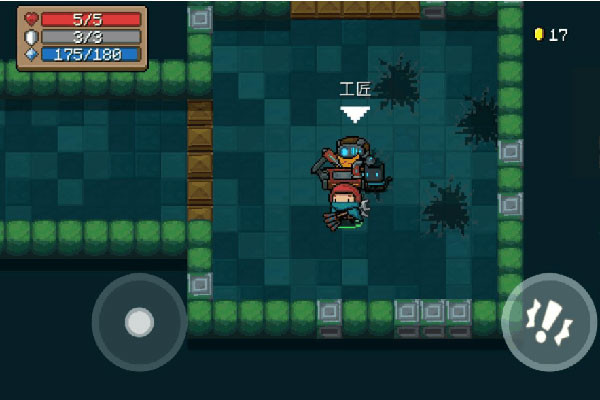Tap the interact exclamation button
Screen dimensions: 600x400
549,323
